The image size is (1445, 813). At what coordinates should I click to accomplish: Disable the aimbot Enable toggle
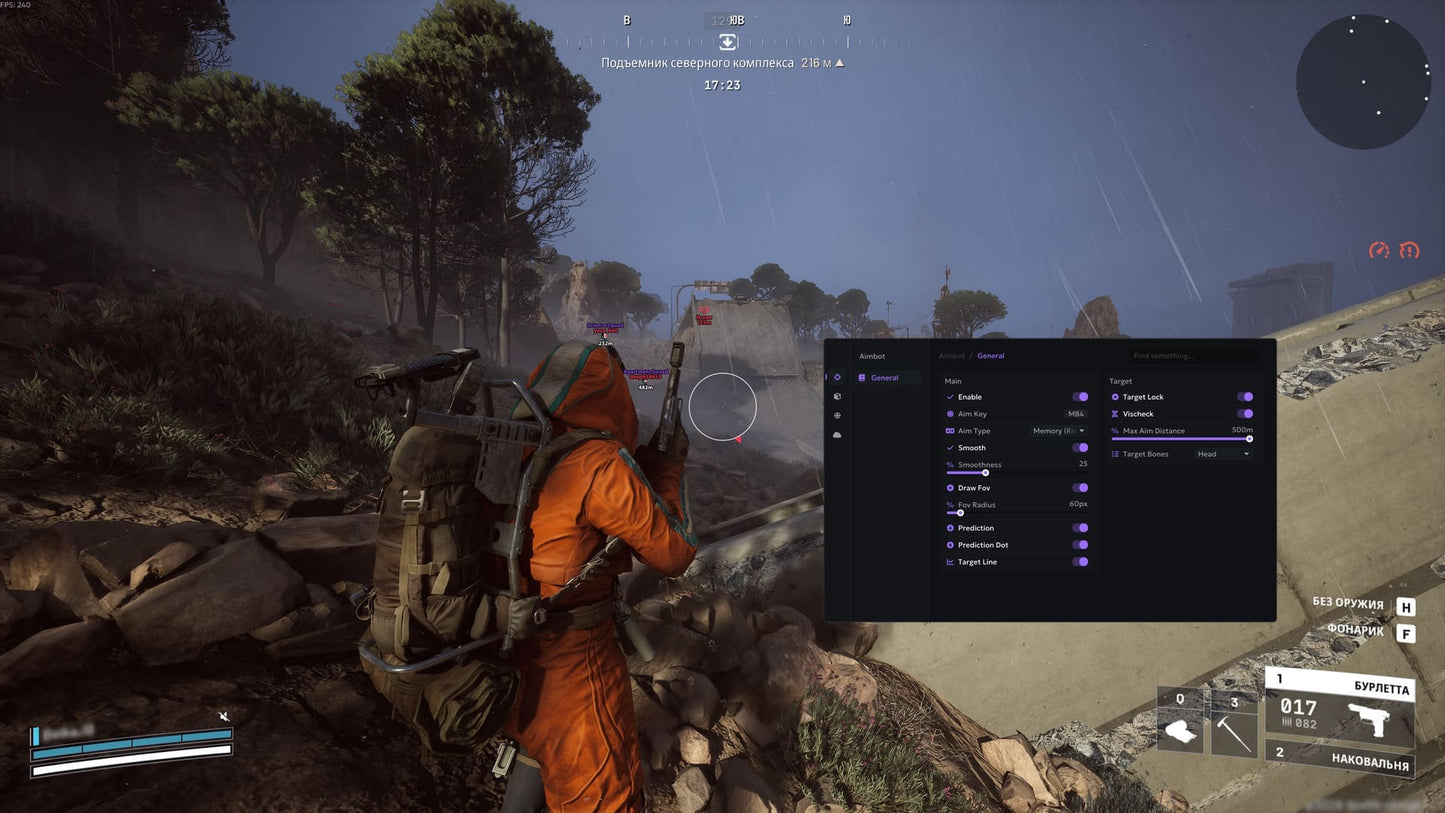pos(1080,396)
